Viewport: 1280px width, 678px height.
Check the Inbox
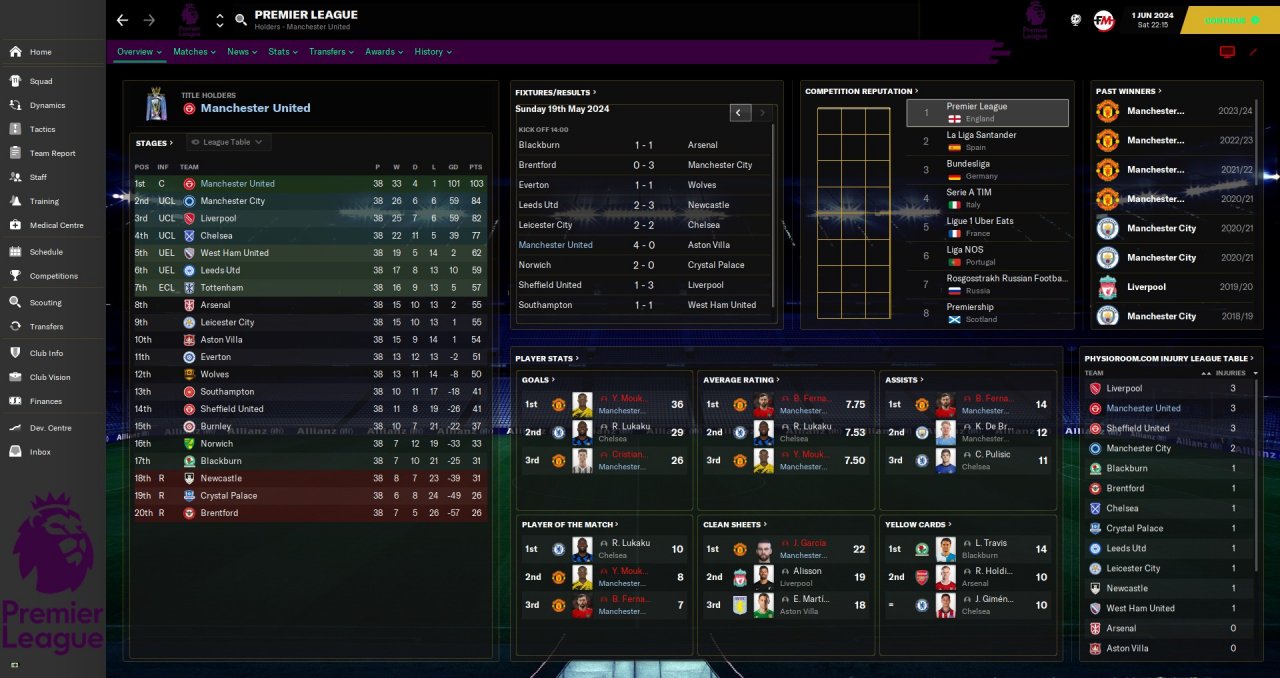[40, 452]
